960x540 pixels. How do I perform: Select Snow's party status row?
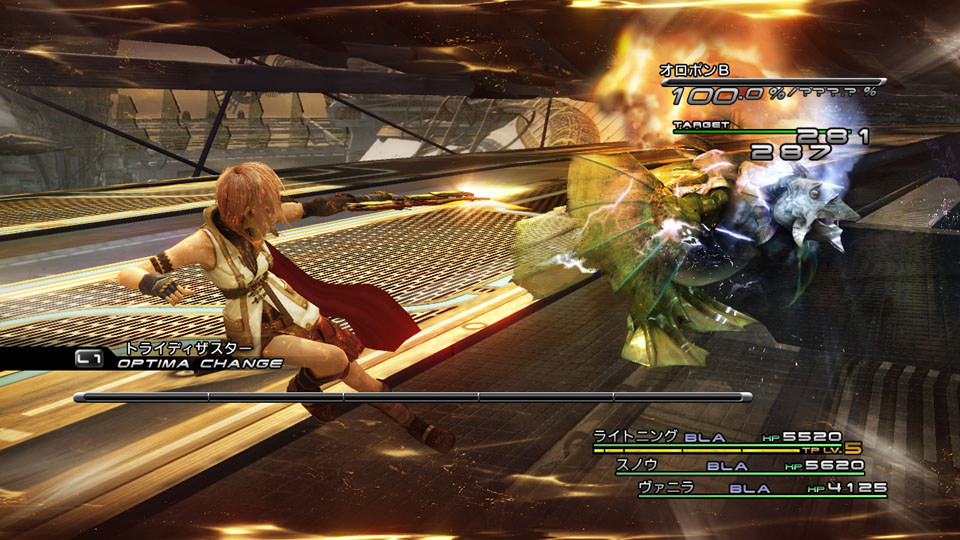(x=740, y=465)
